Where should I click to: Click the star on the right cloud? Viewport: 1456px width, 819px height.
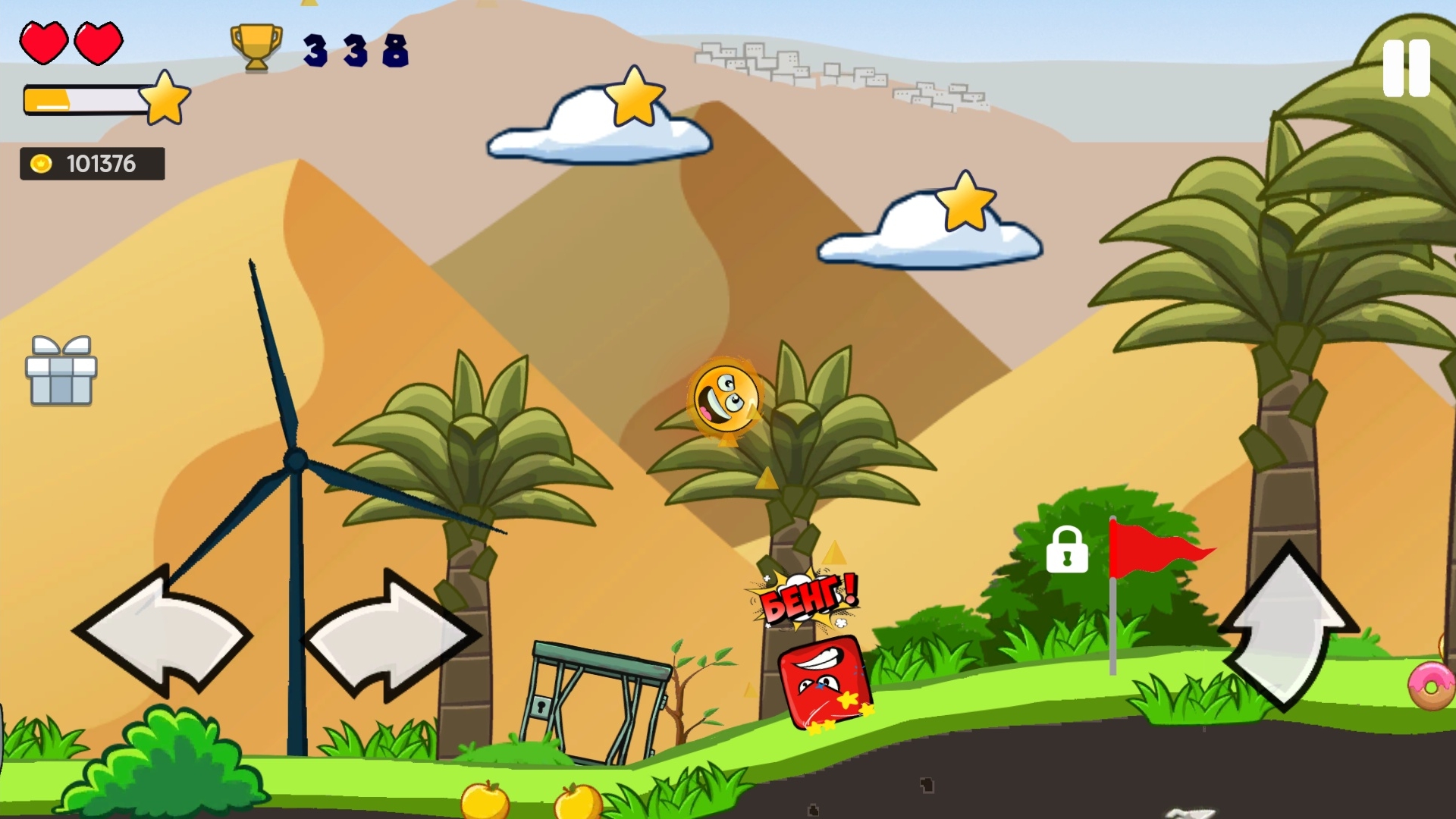(965, 203)
